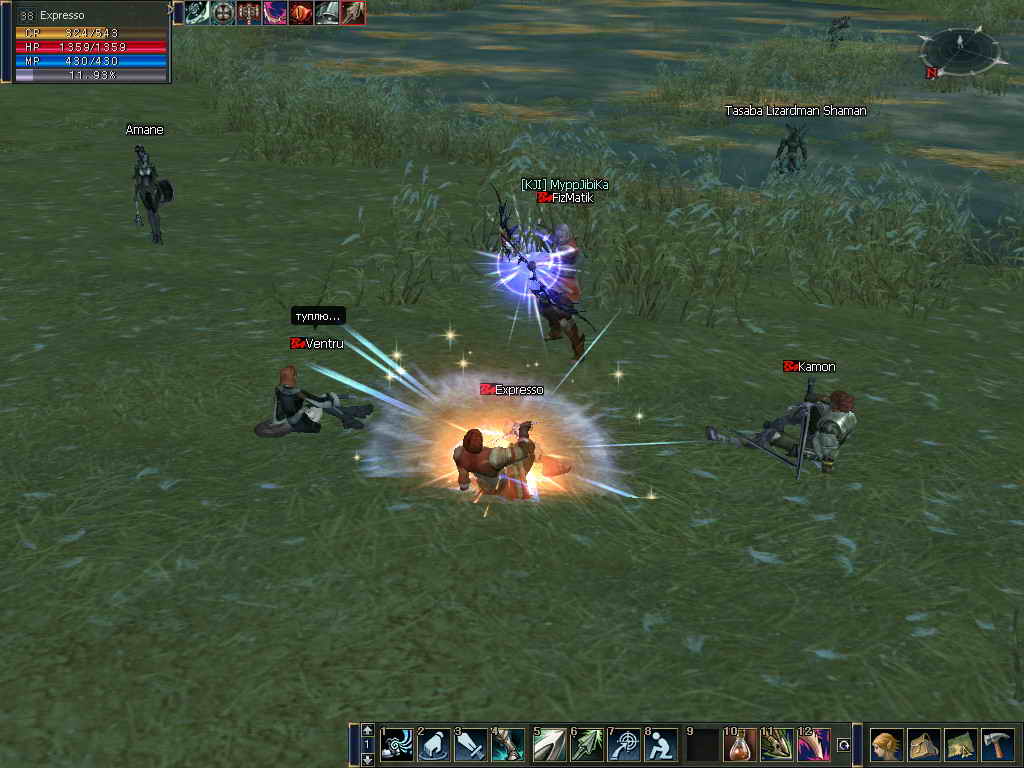Use the crosshair target skill in slot 7
This screenshot has height=768, width=1024.
tap(625, 745)
